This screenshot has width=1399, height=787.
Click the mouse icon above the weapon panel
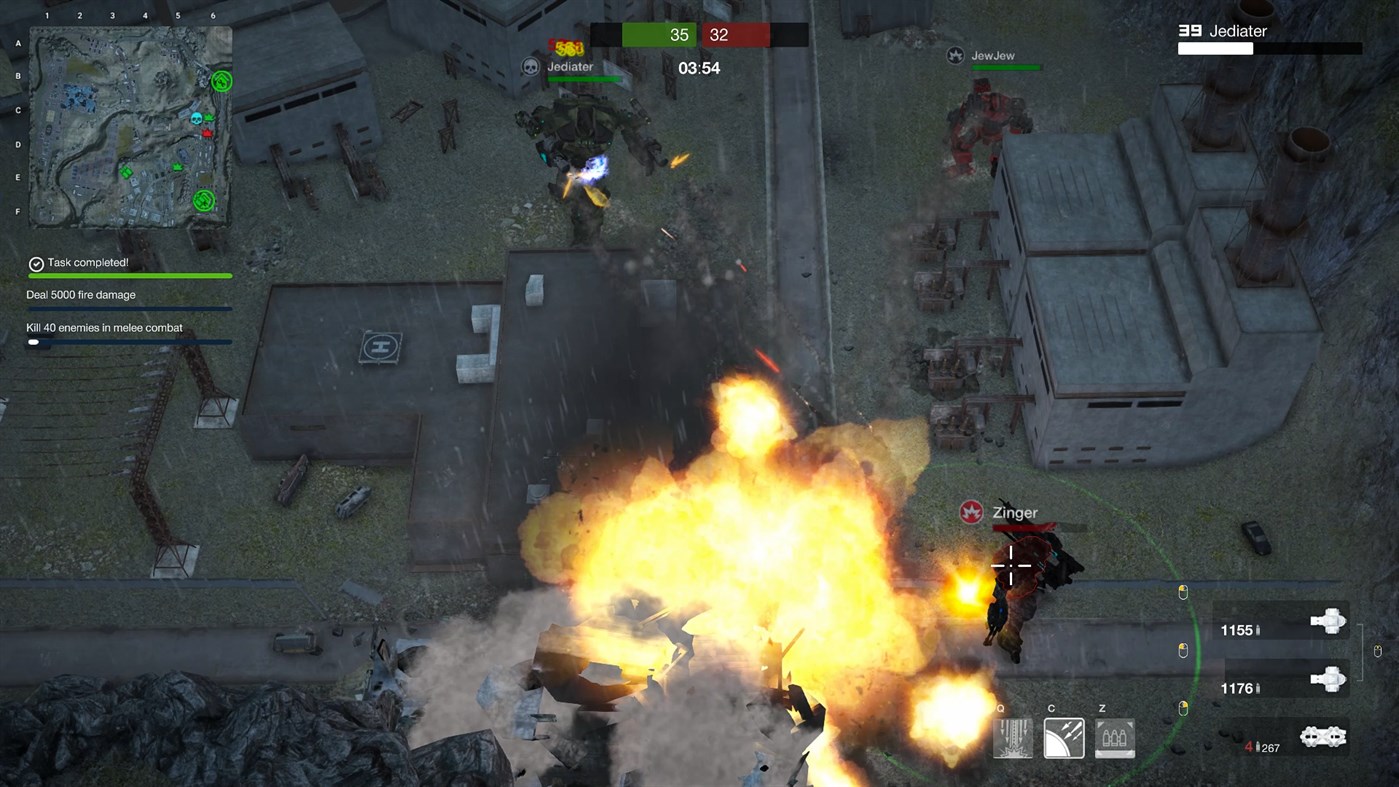pyautogui.click(x=1183, y=591)
